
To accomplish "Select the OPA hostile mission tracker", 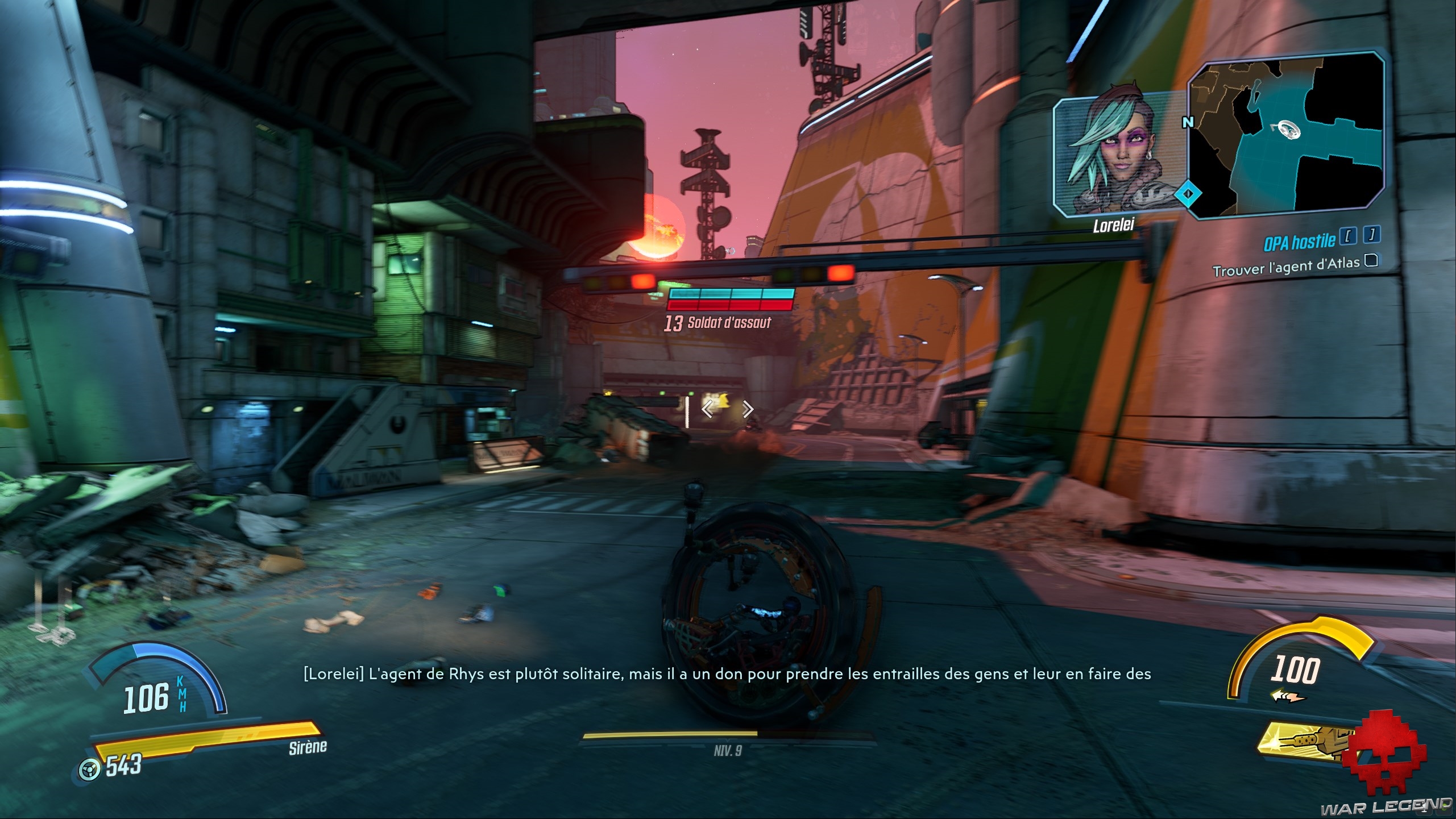I will [1299, 242].
